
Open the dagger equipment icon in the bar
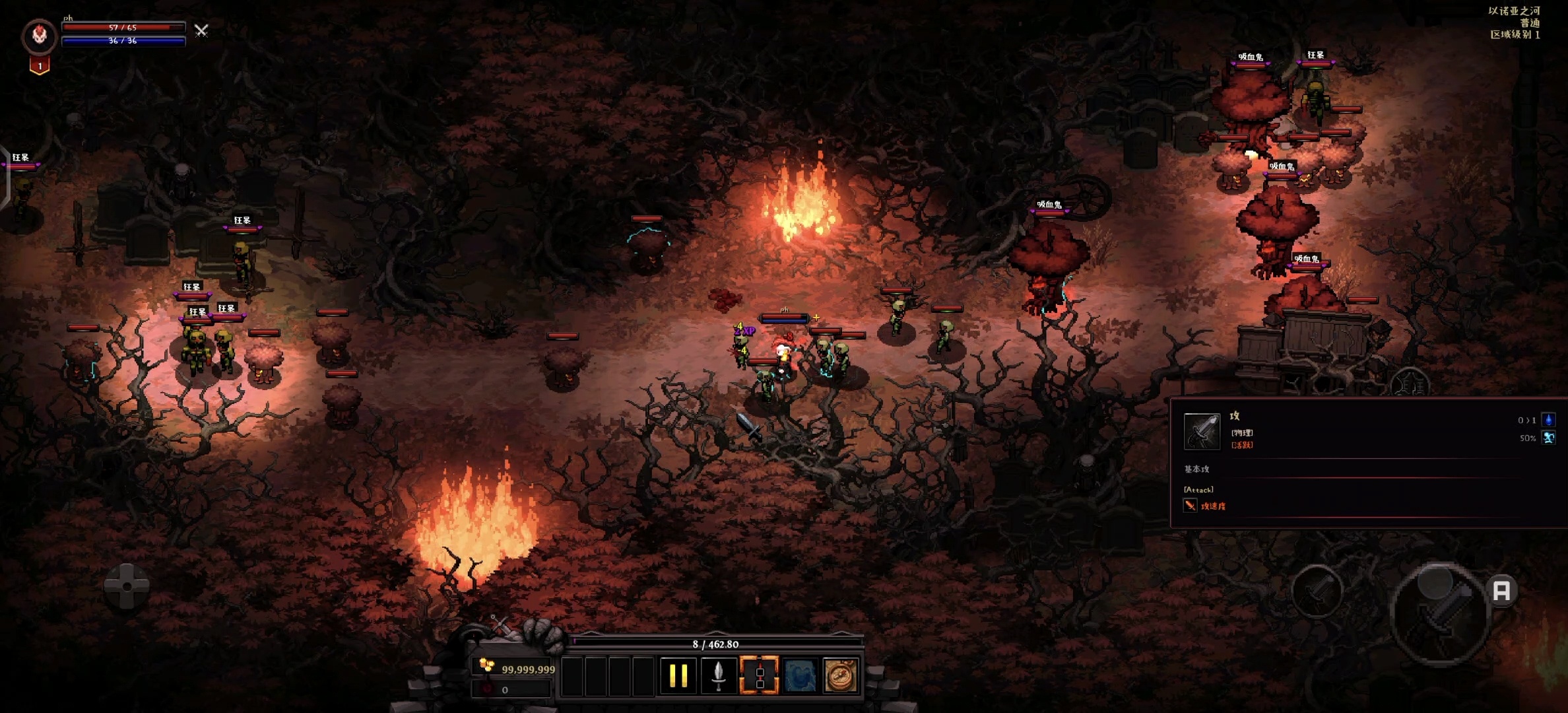click(719, 675)
